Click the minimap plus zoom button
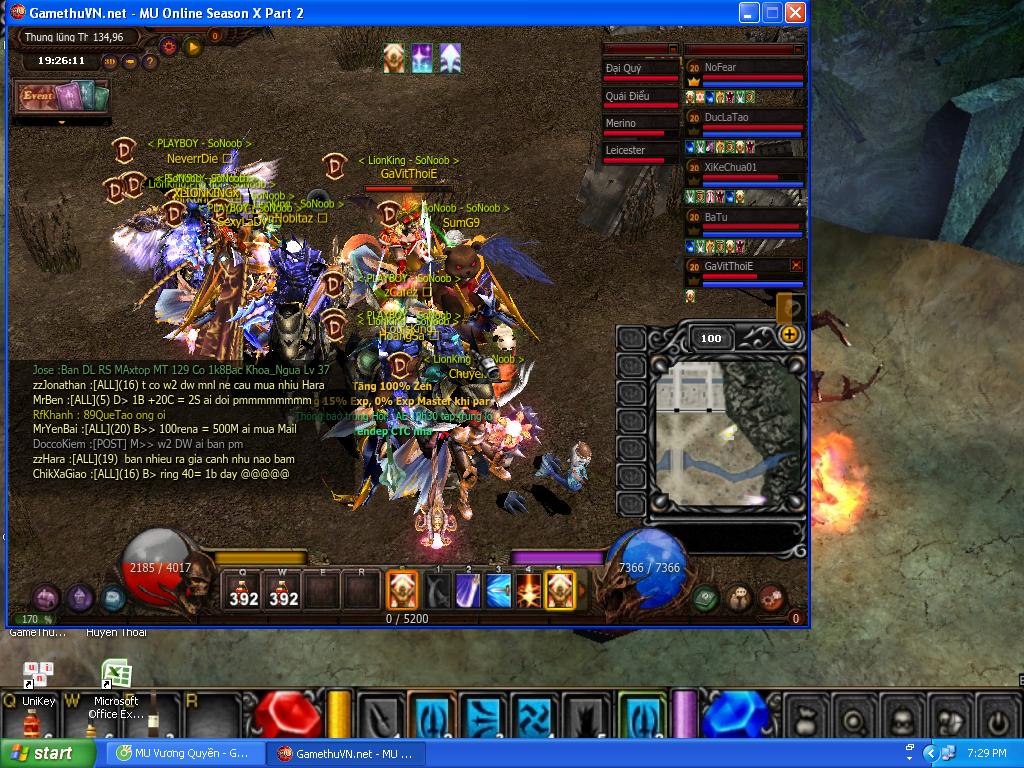Viewport: 1024px width, 768px height. point(789,335)
